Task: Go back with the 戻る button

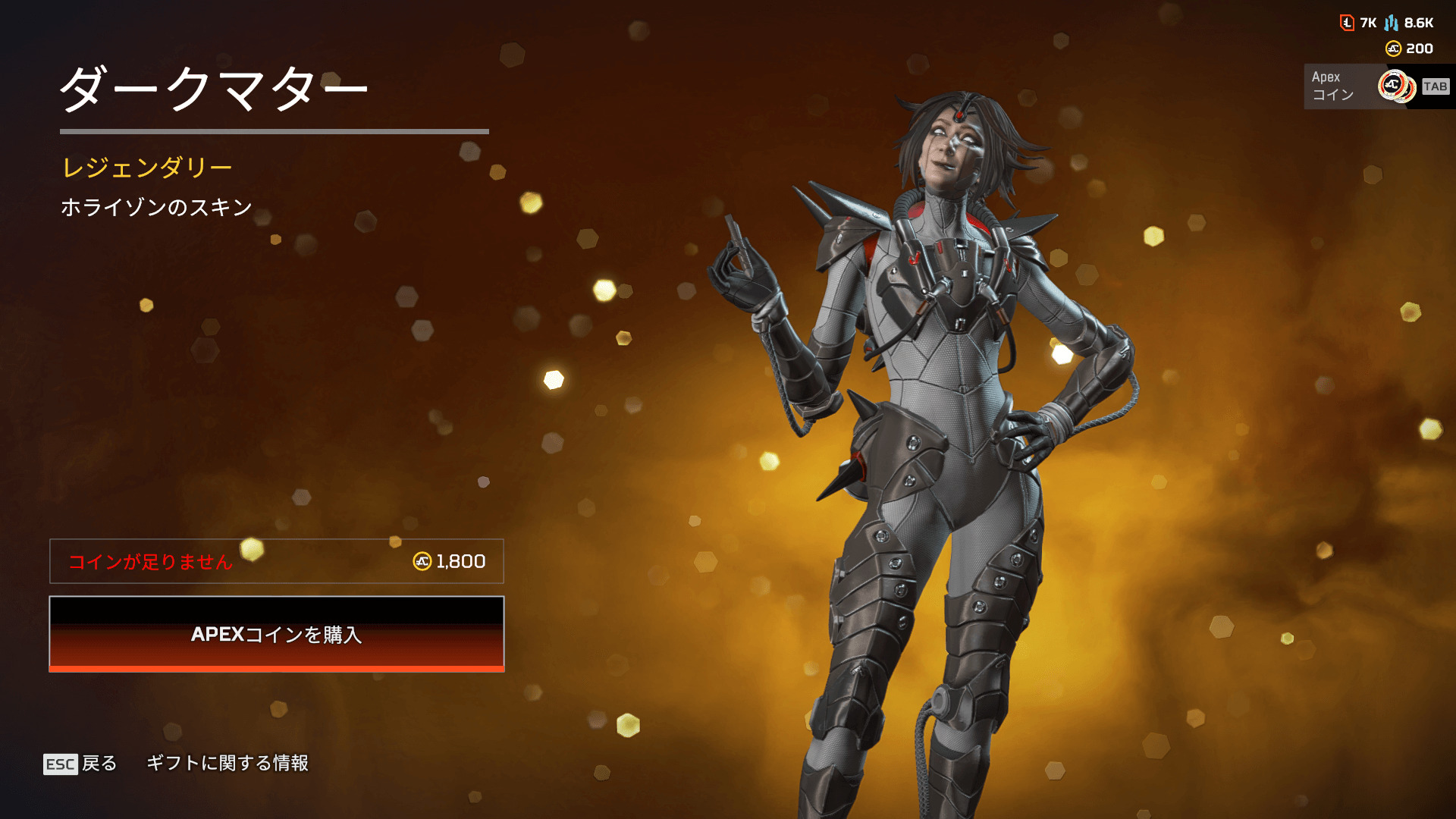Action: click(x=81, y=763)
